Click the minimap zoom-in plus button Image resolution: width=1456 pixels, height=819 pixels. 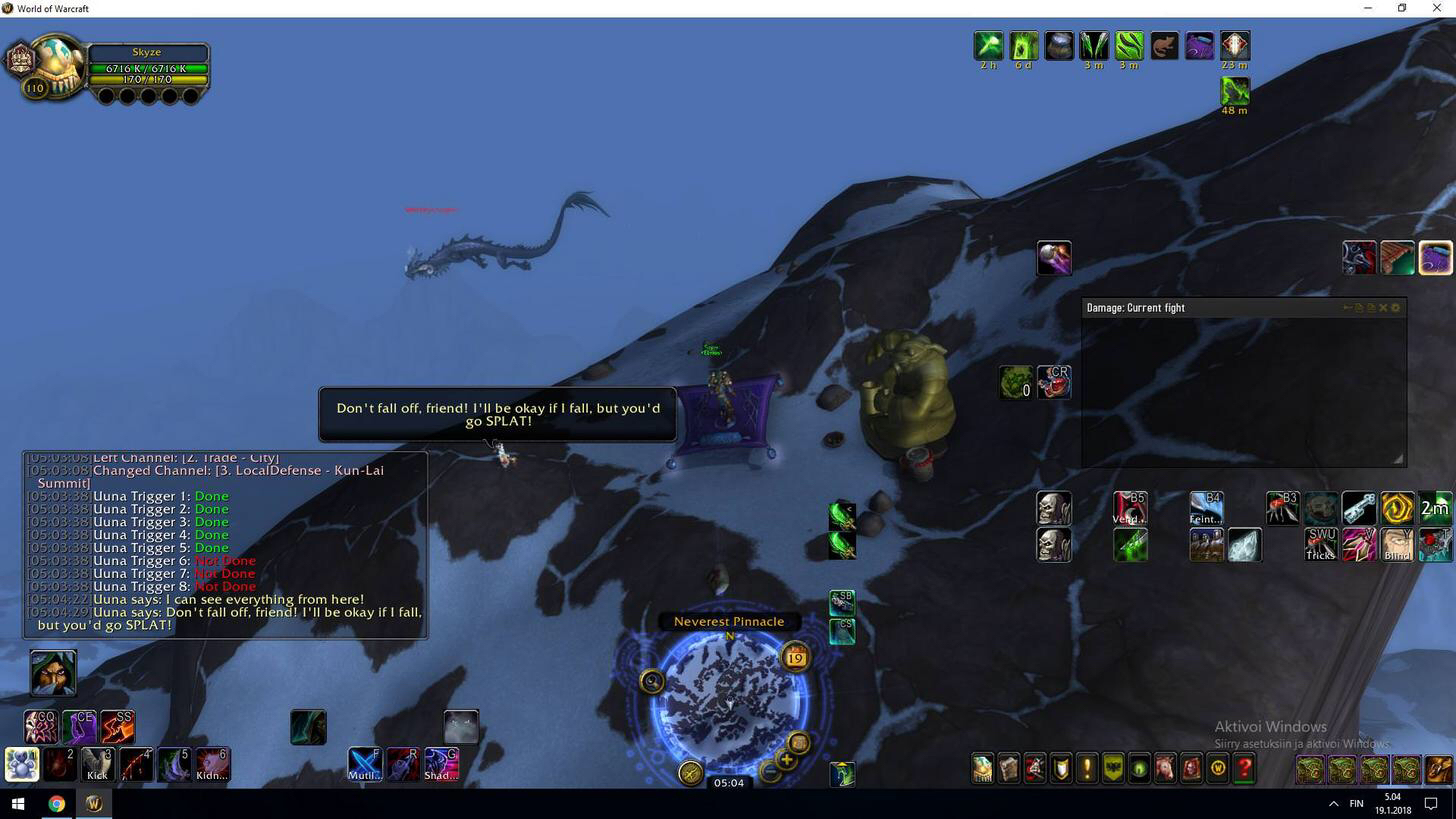tap(786, 760)
